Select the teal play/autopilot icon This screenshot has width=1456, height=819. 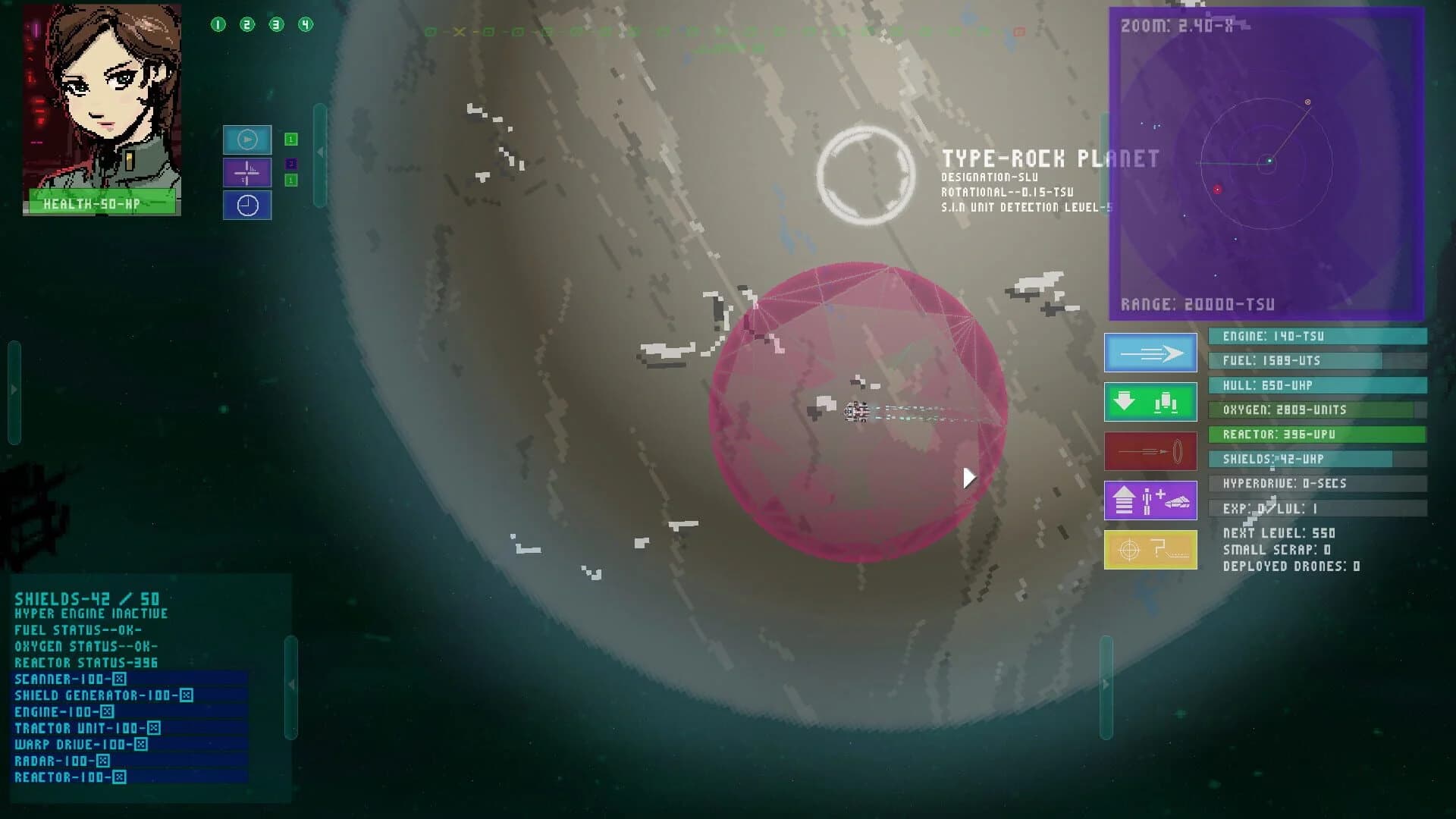pos(247,140)
